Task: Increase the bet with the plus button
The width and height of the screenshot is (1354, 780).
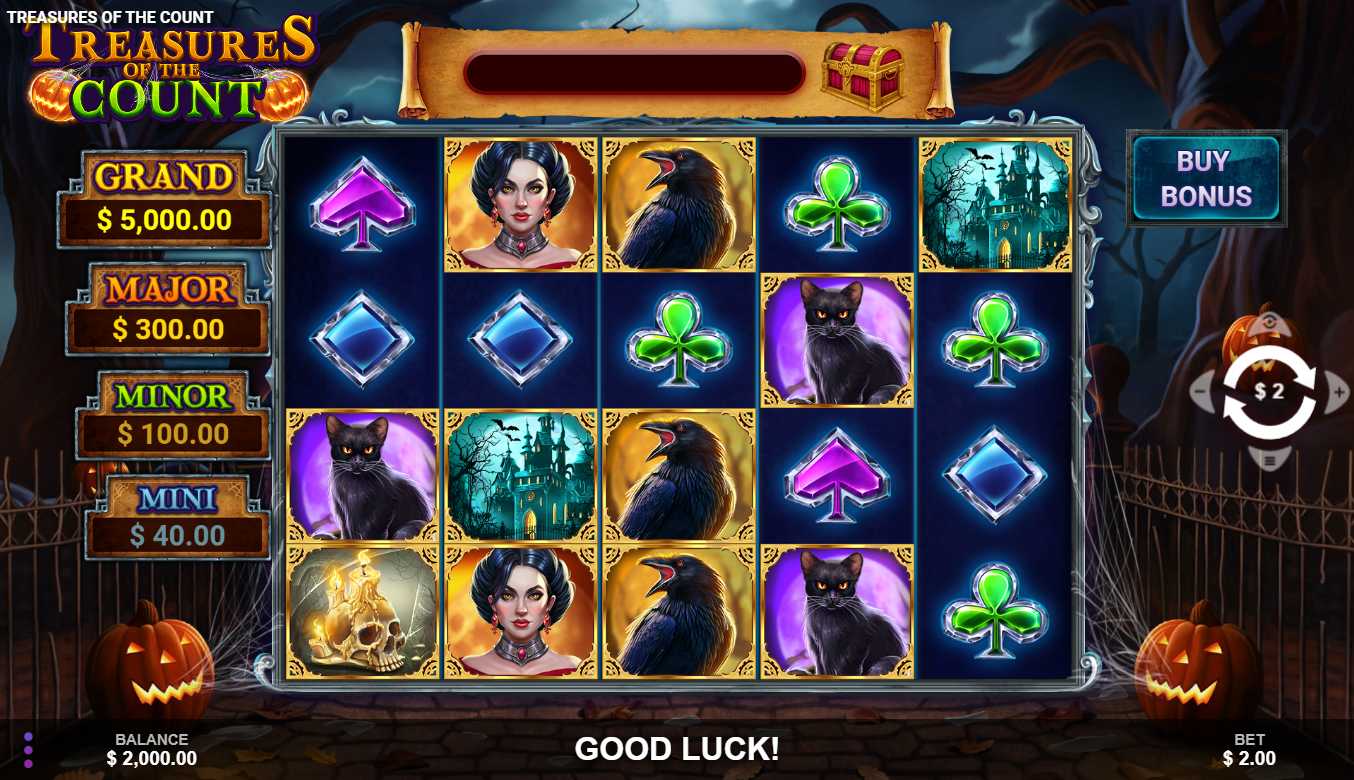Action: coord(1338,393)
